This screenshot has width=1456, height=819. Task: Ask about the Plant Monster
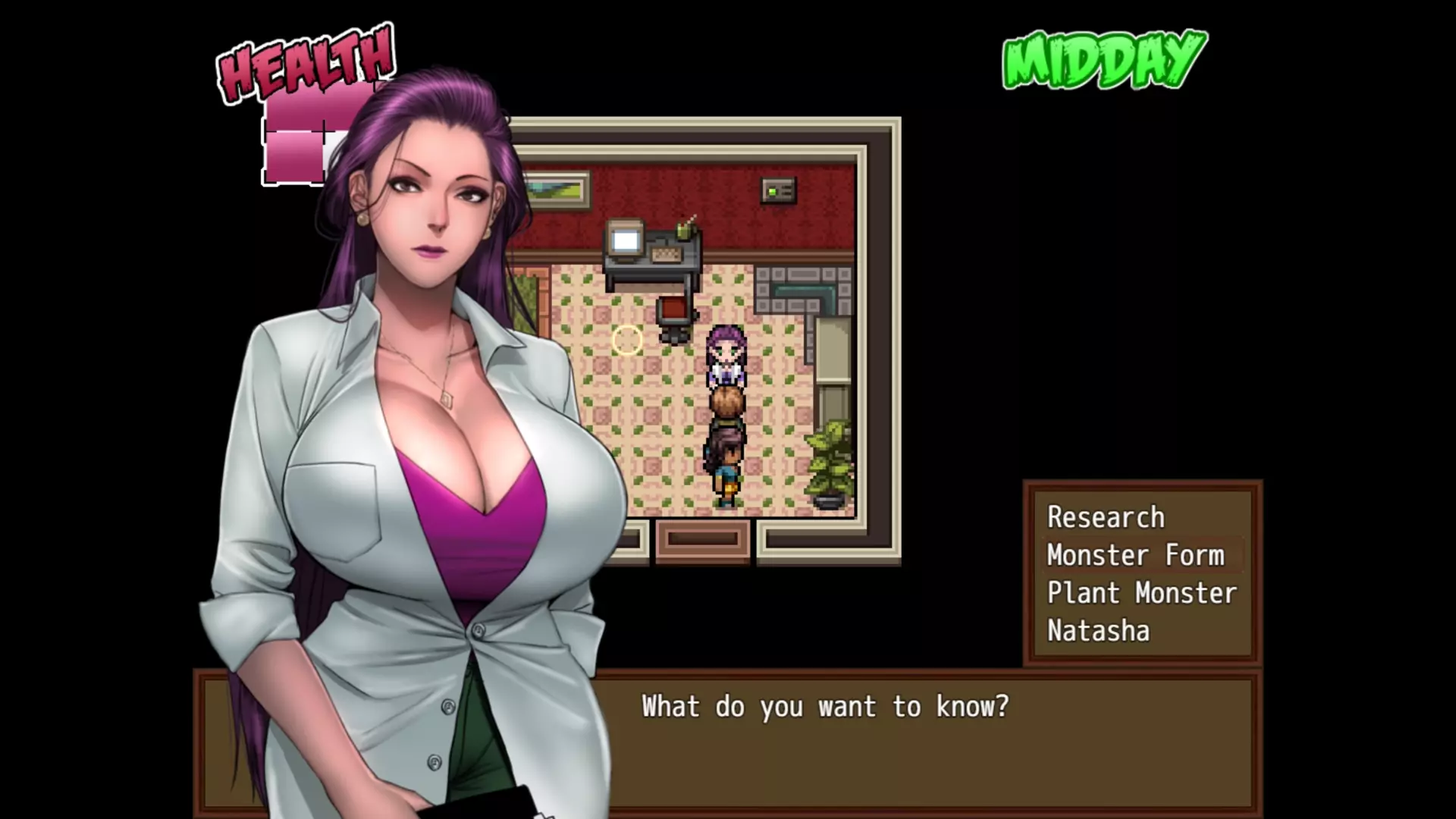click(1141, 593)
